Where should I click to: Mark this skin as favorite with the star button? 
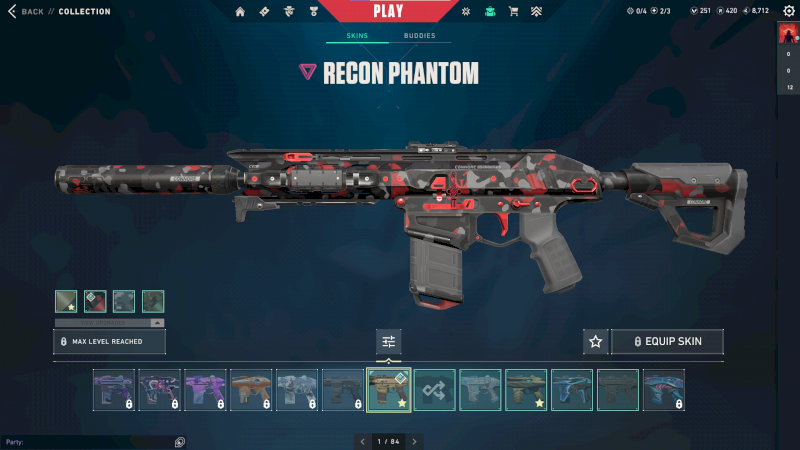click(x=596, y=342)
